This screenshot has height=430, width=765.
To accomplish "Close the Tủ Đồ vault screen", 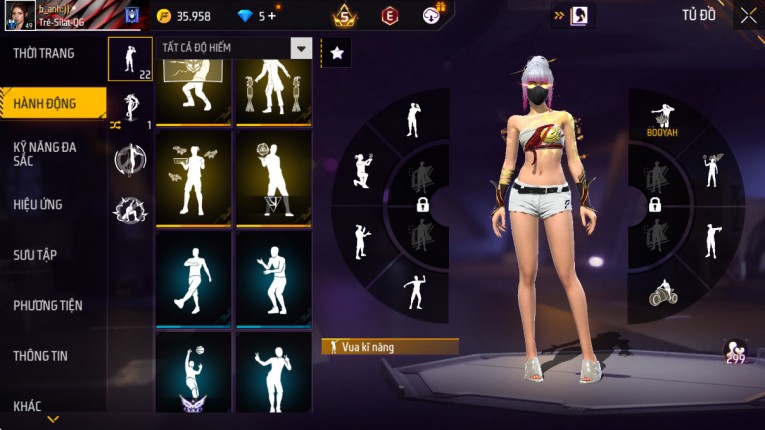I will 748,15.
